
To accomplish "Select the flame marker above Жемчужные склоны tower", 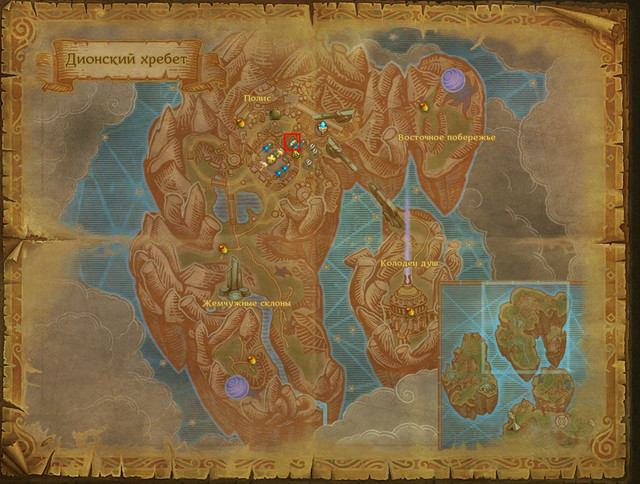I will 223,248.
